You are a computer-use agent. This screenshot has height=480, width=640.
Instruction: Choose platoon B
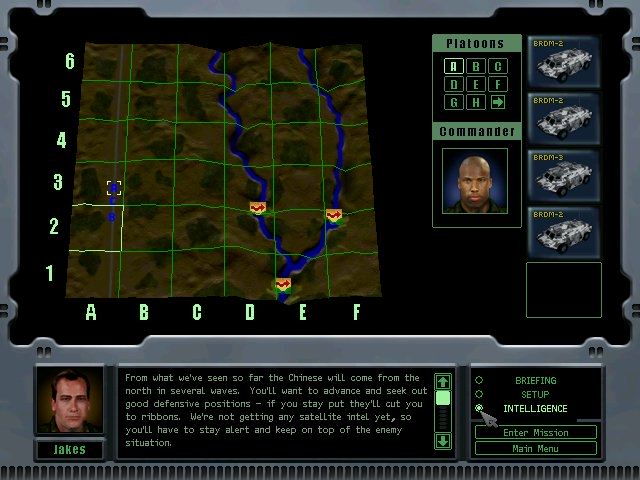[x=475, y=67]
